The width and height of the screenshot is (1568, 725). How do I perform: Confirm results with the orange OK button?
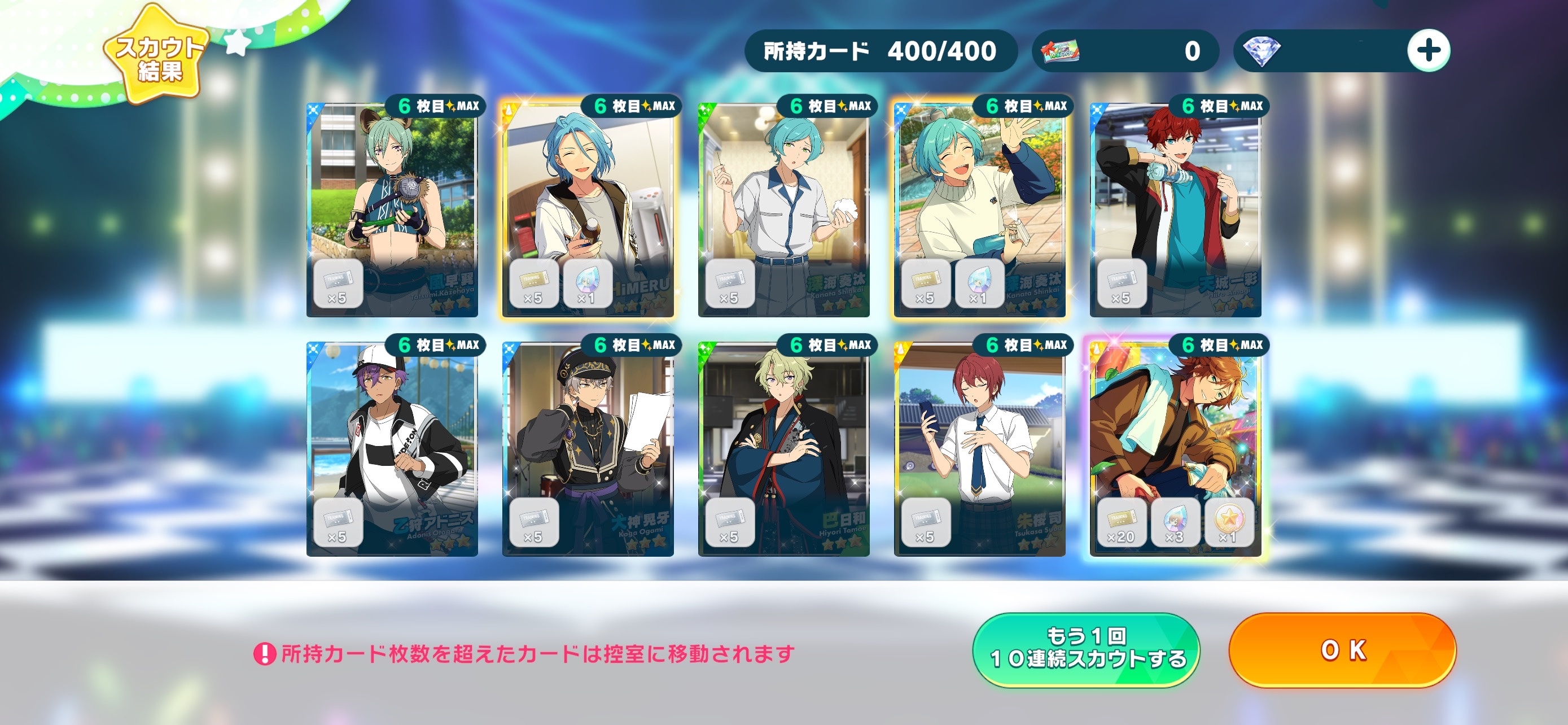tap(1342, 650)
